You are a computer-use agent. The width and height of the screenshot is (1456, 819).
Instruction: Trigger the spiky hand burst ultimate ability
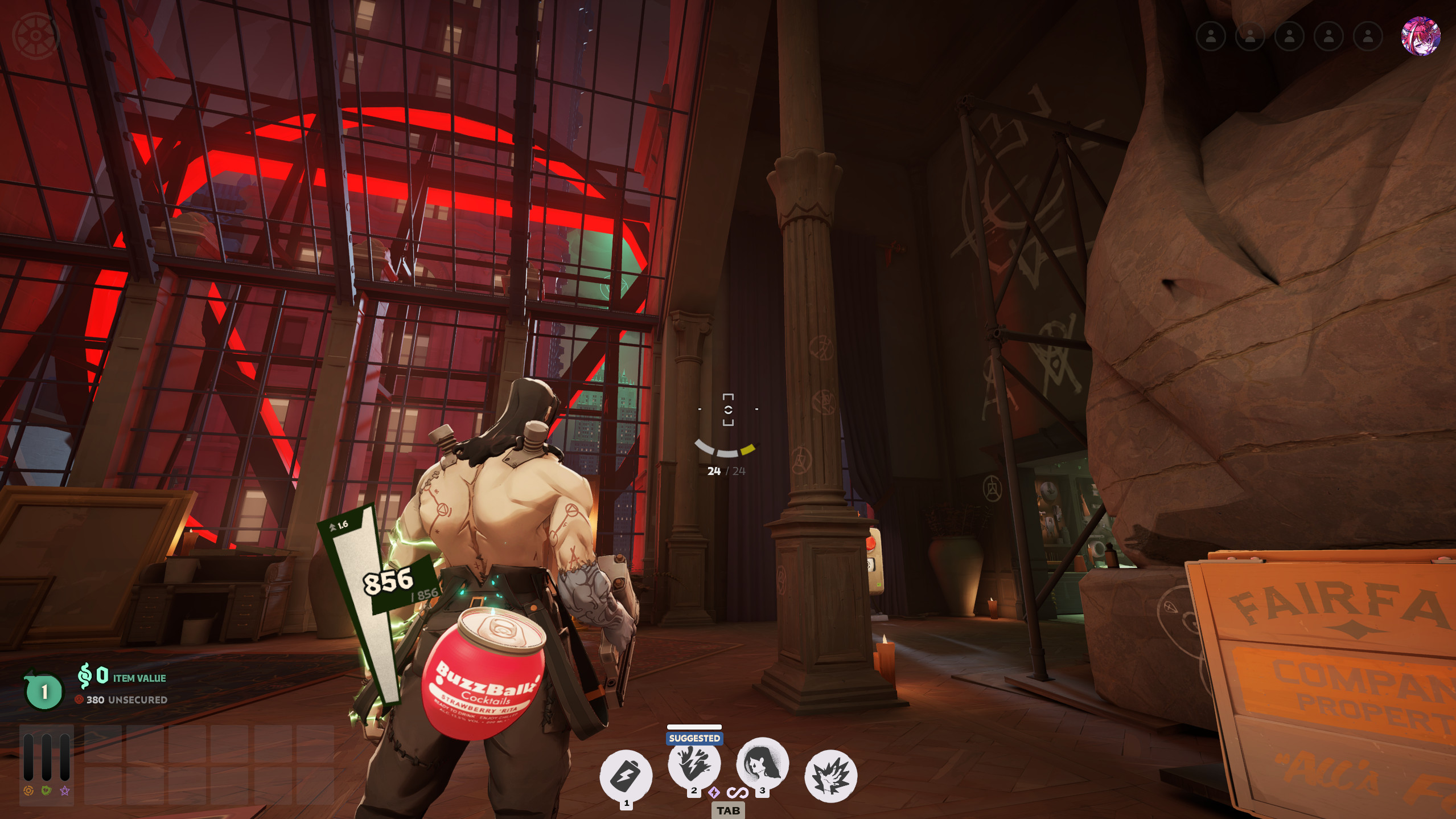coord(830,775)
